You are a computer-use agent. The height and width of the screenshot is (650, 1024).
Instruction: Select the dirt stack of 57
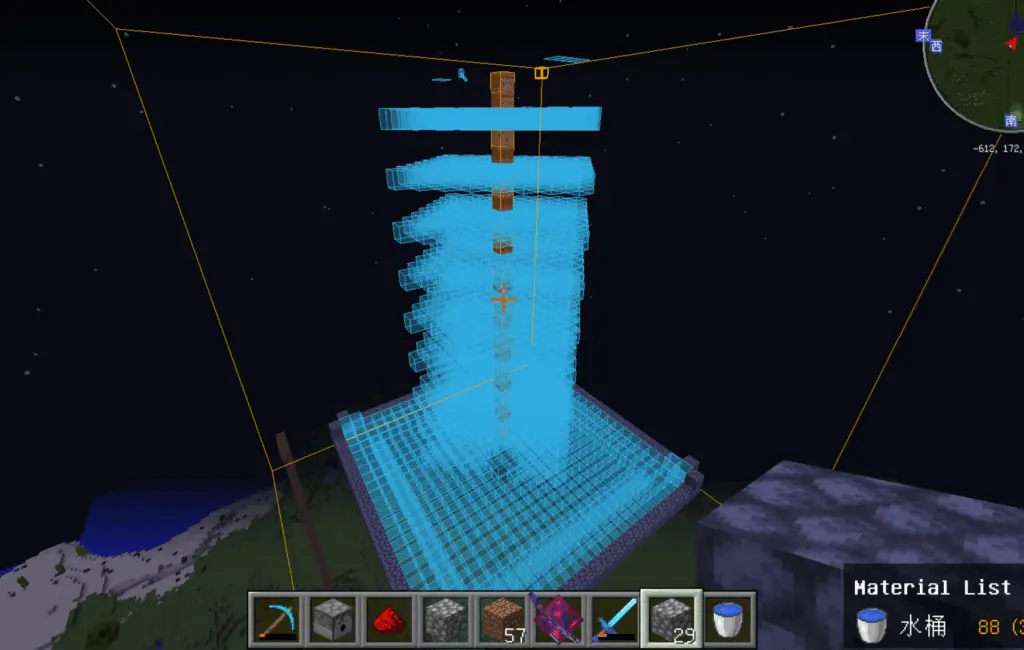pyautogui.click(x=502, y=619)
